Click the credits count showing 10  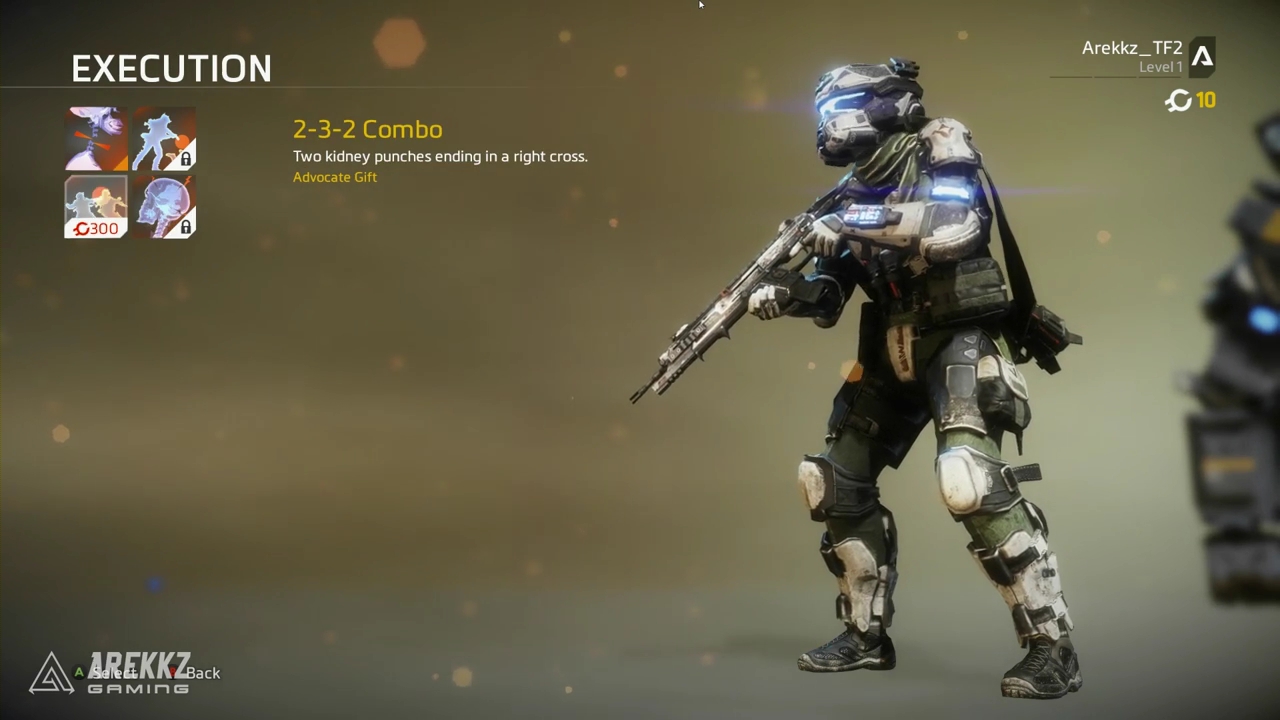(1206, 100)
